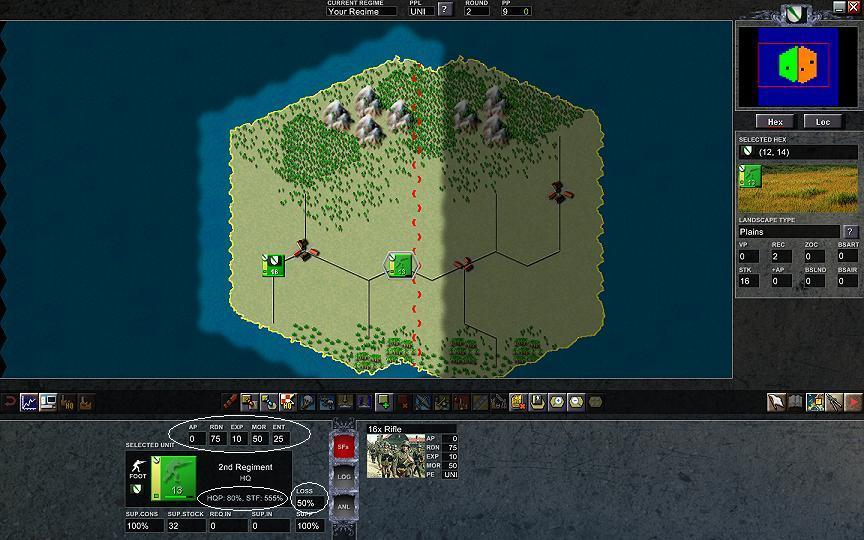864x540 pixels.
Task: Click the red undo arrow icon
Action: 9,402
